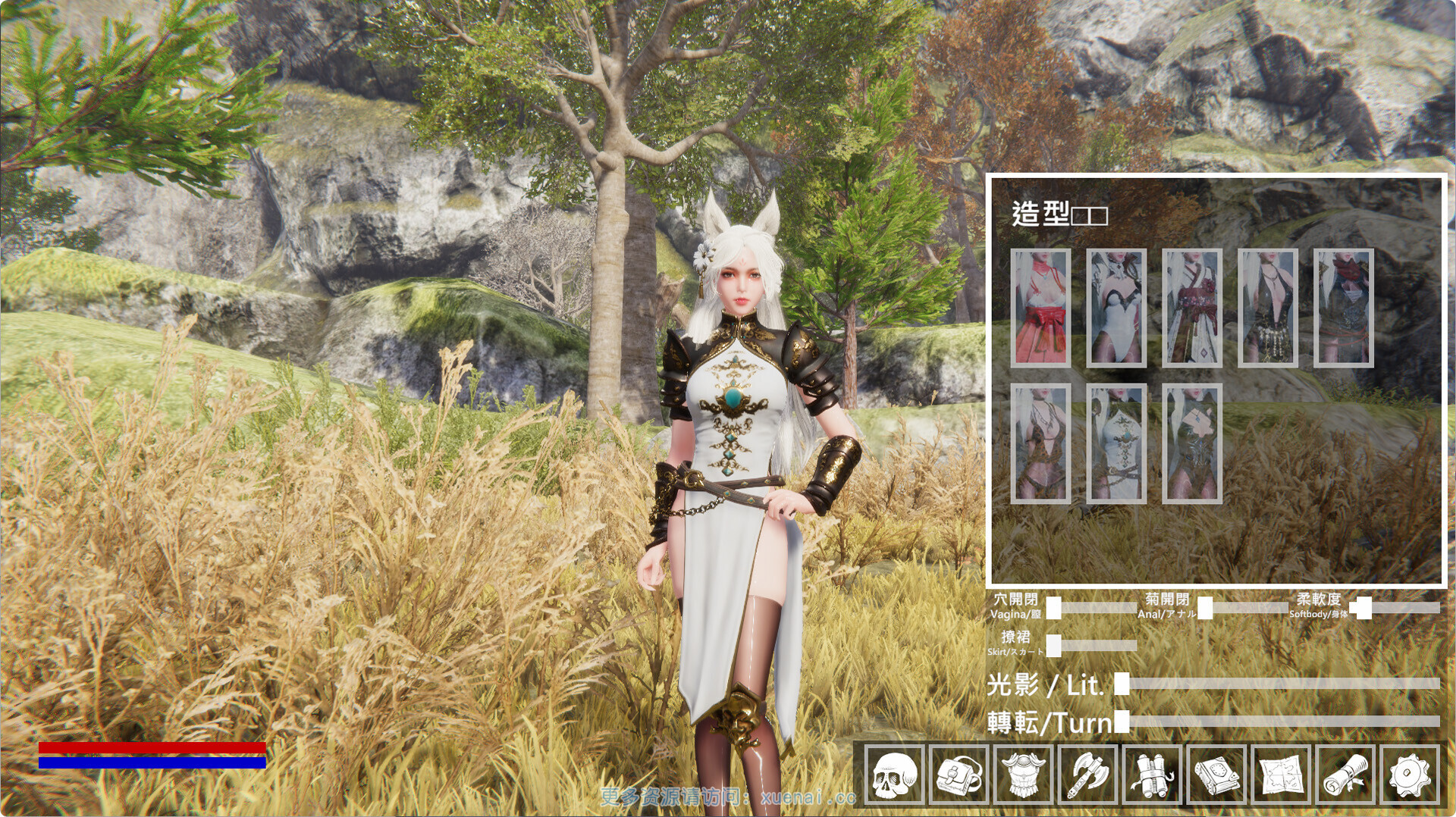Show the folded map
This screenshot has width=1456, height=817.
(1282, 775)
